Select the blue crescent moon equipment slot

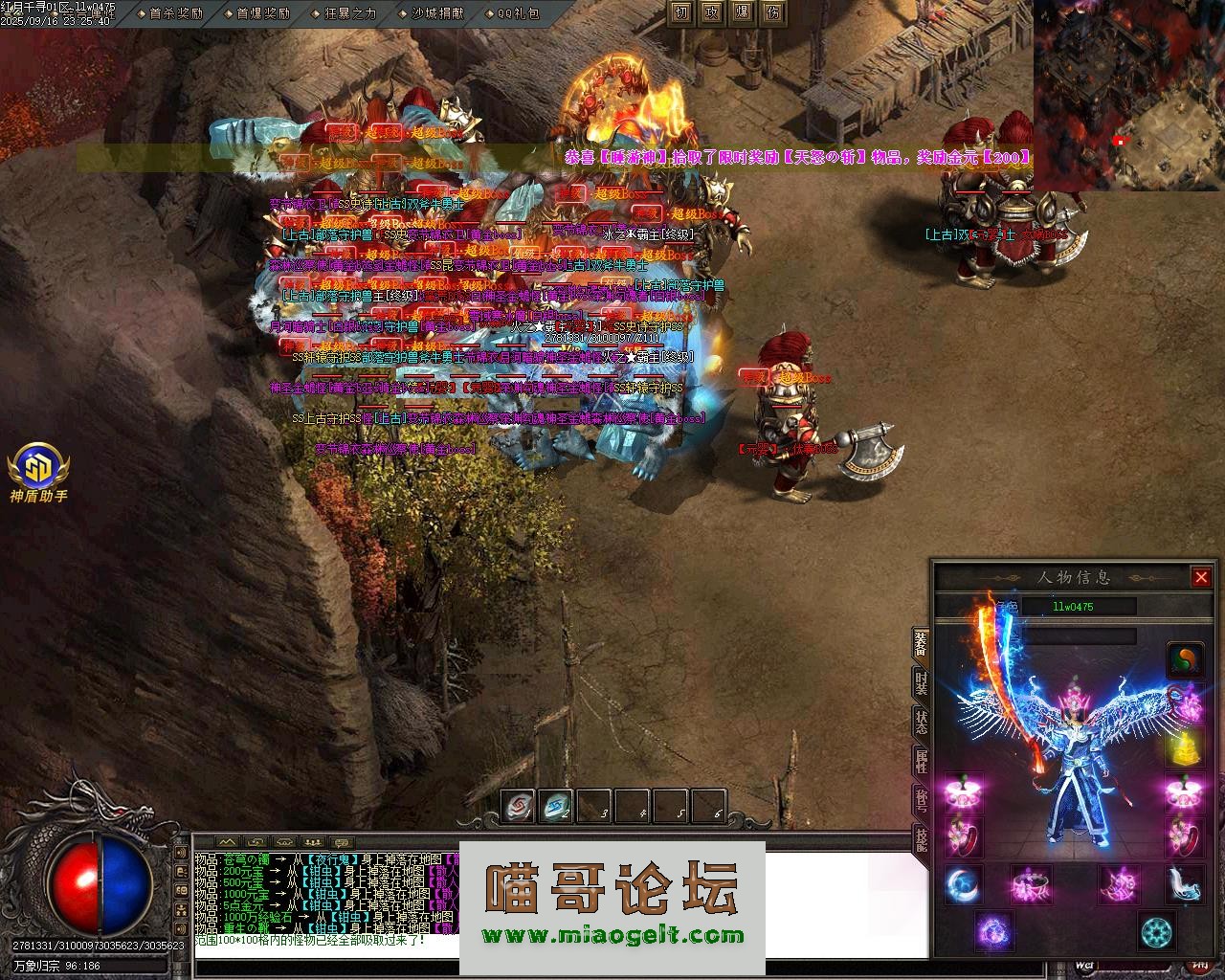click(x=963, y=885)
